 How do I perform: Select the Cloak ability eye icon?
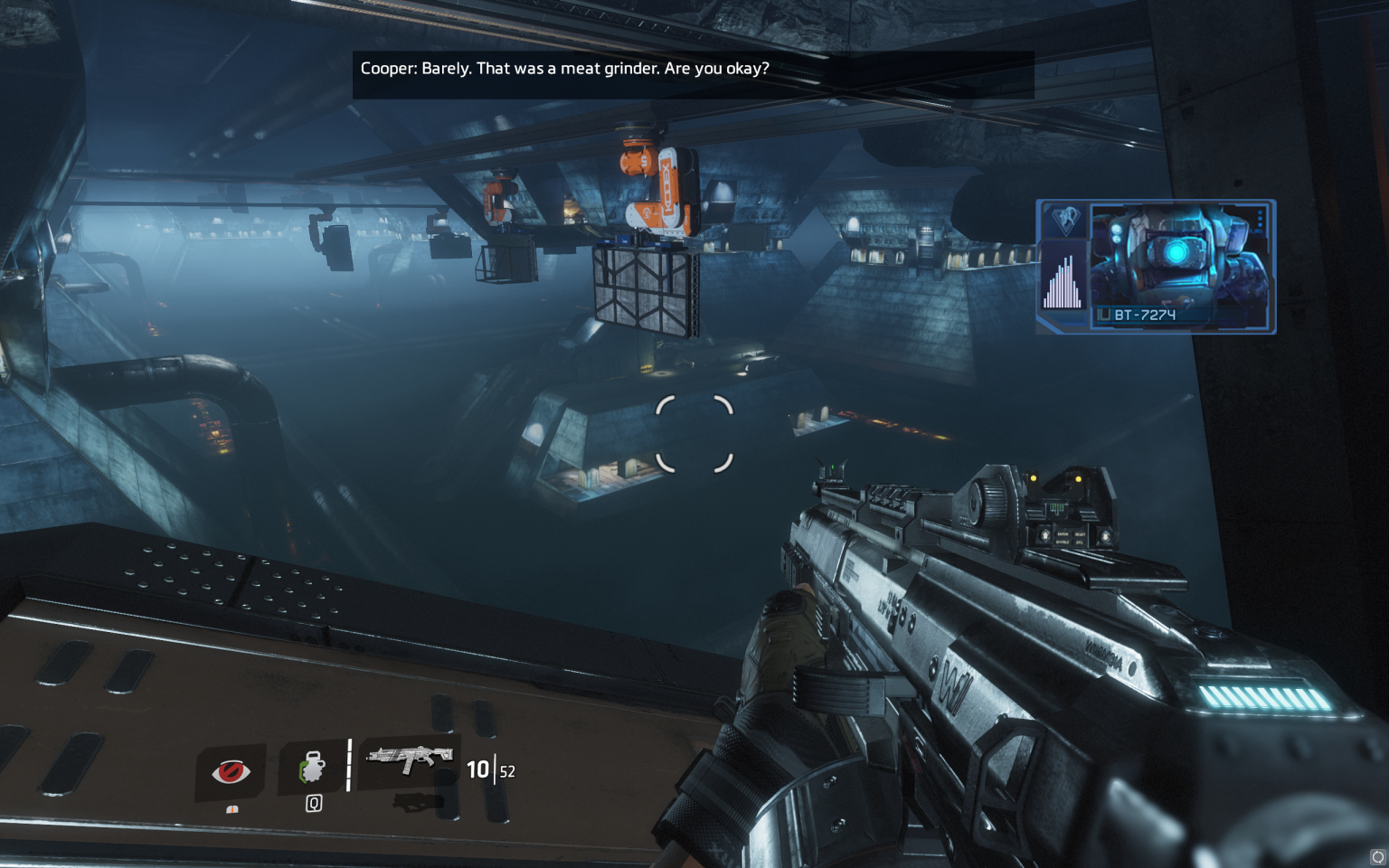coord(231,770)
